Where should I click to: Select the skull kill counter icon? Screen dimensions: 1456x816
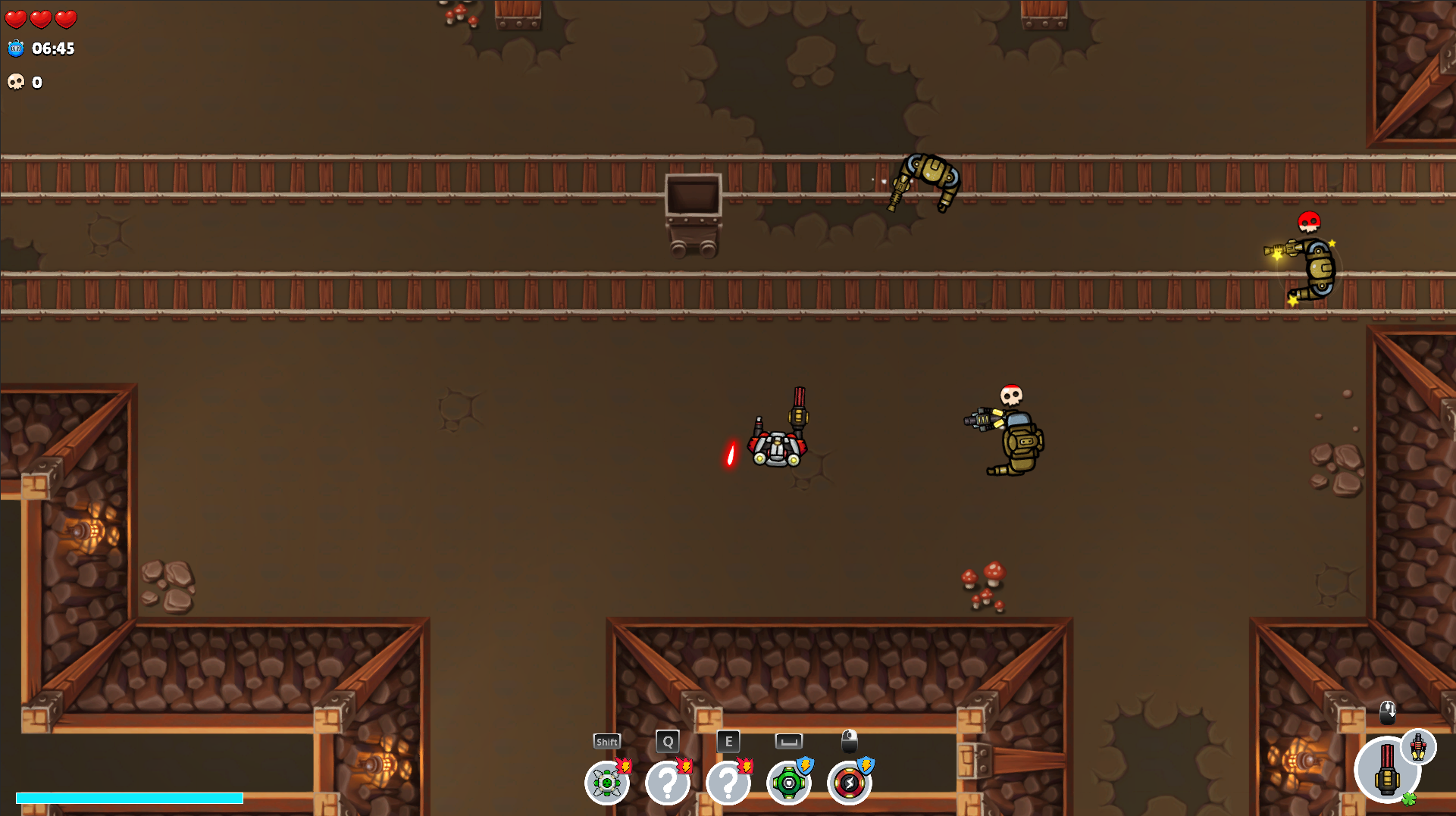click(x=15, y=82)
